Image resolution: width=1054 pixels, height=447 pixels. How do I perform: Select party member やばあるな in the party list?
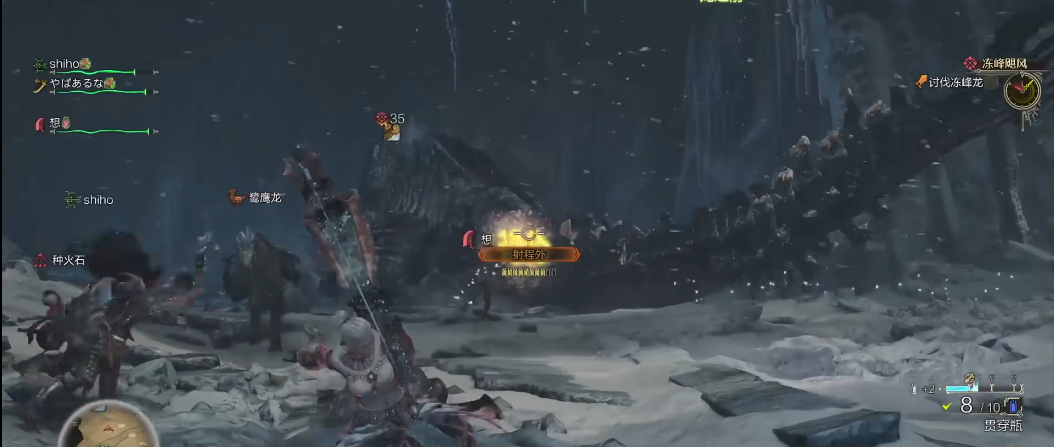tap(78, 84)
